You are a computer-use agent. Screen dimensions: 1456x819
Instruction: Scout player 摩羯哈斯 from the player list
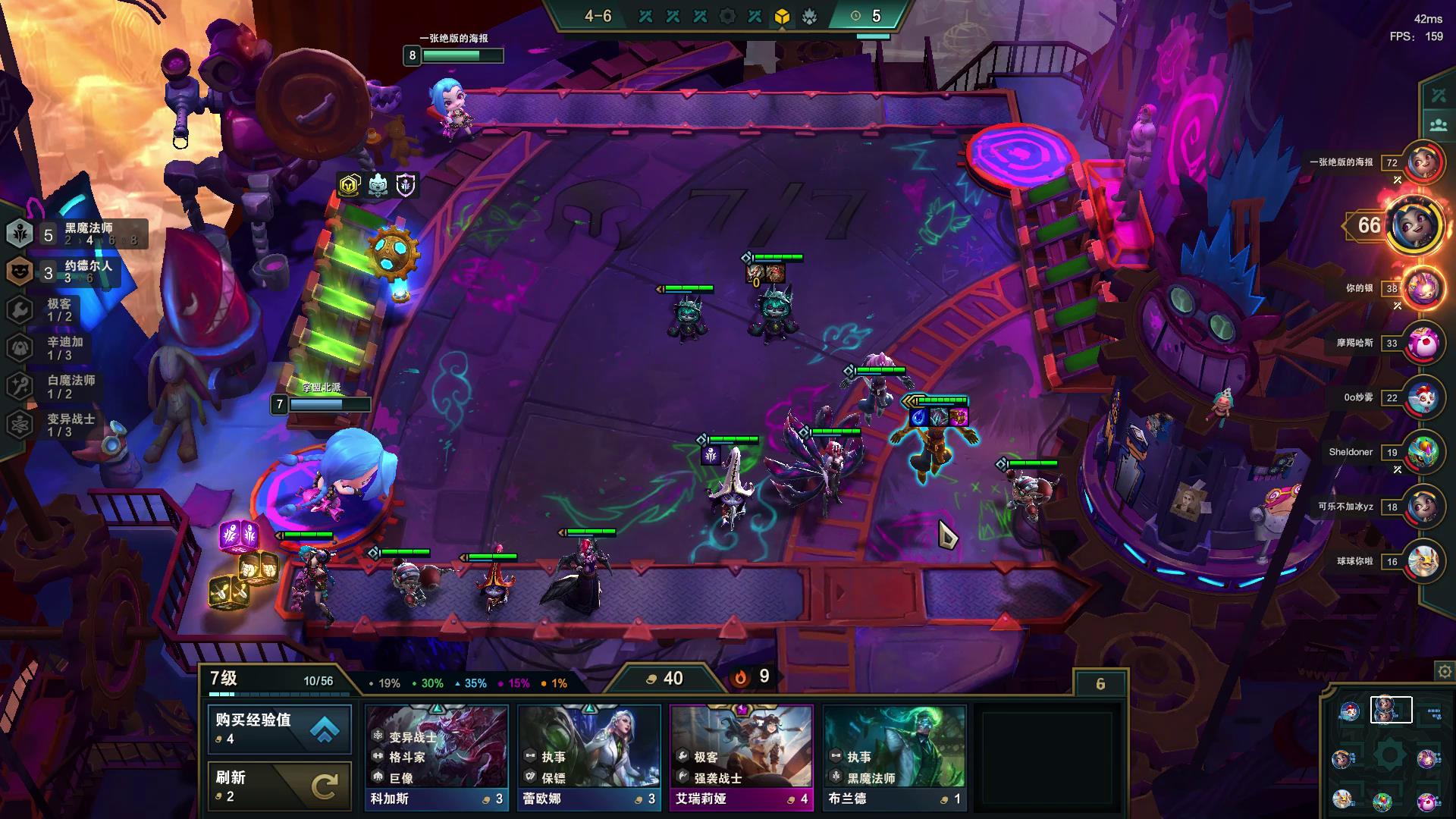(x=1423, y=343)
